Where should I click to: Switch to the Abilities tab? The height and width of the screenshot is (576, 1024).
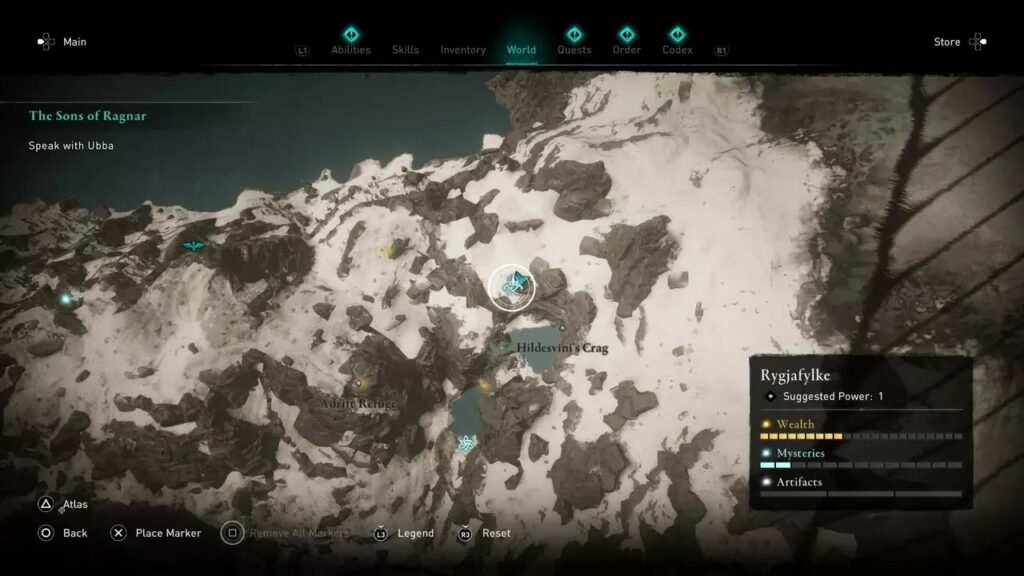(x=350, y=50)
